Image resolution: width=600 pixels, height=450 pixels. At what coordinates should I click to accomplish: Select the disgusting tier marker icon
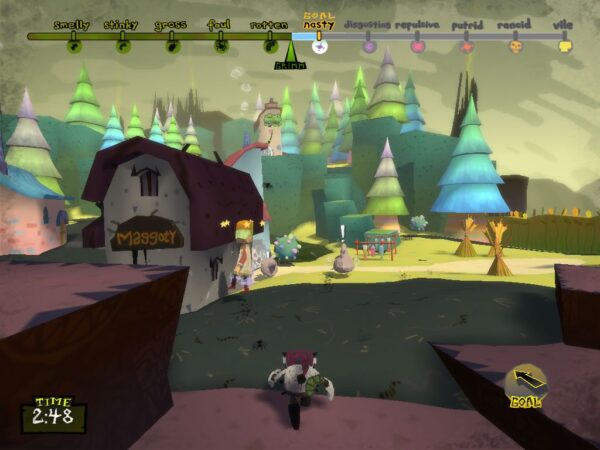point(368,45)
